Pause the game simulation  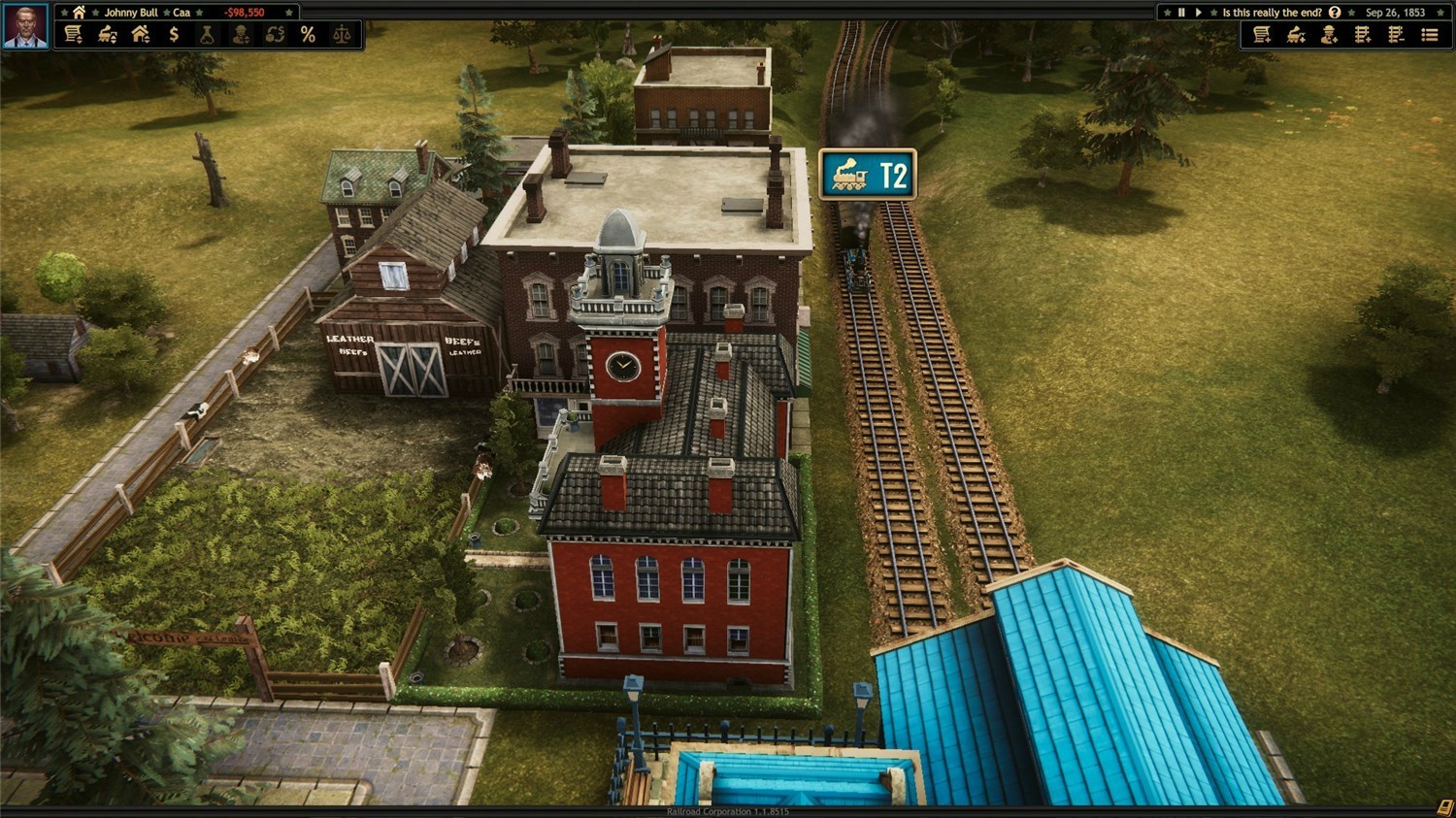coord(1180,13)
